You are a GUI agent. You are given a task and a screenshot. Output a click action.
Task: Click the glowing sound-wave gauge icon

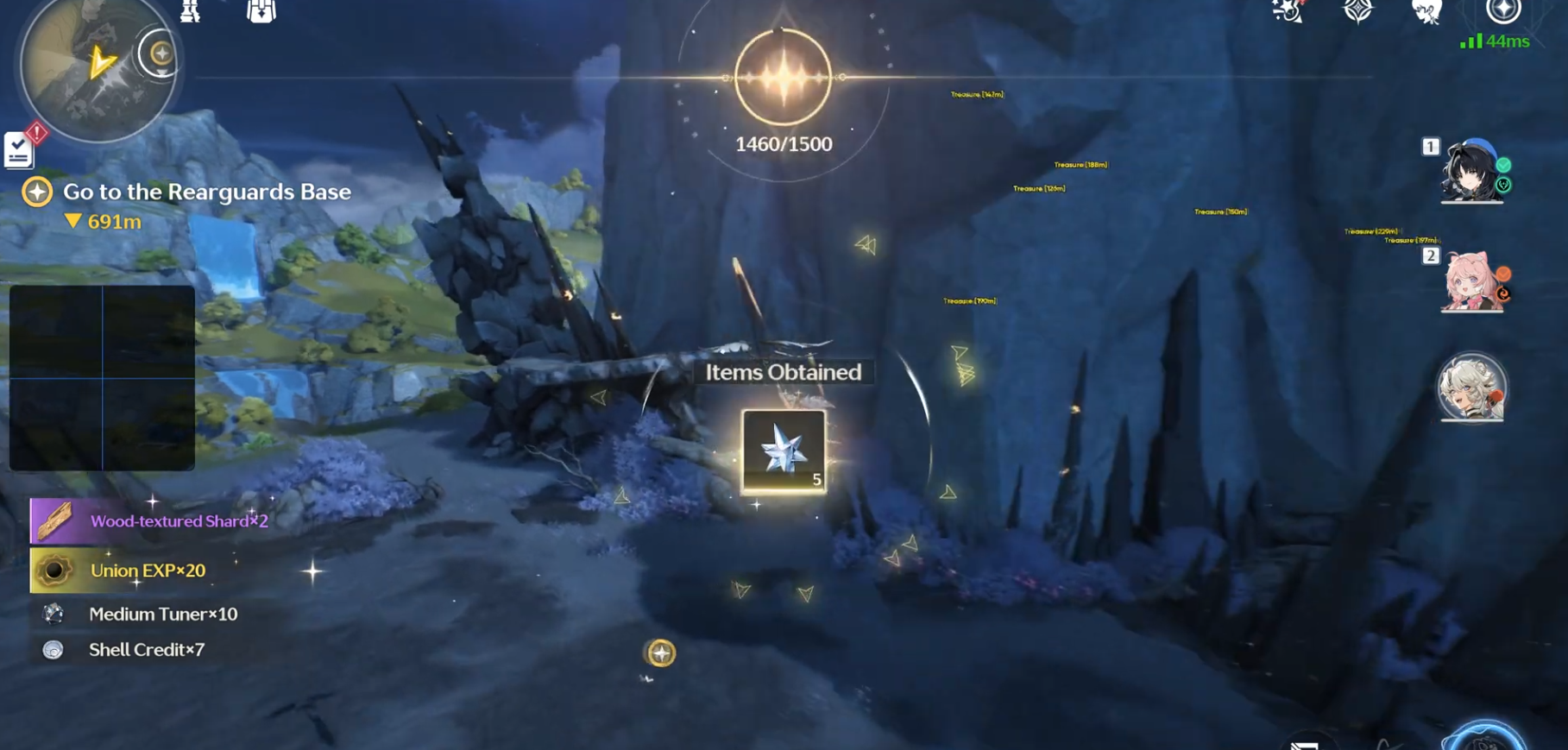(783, 78)
